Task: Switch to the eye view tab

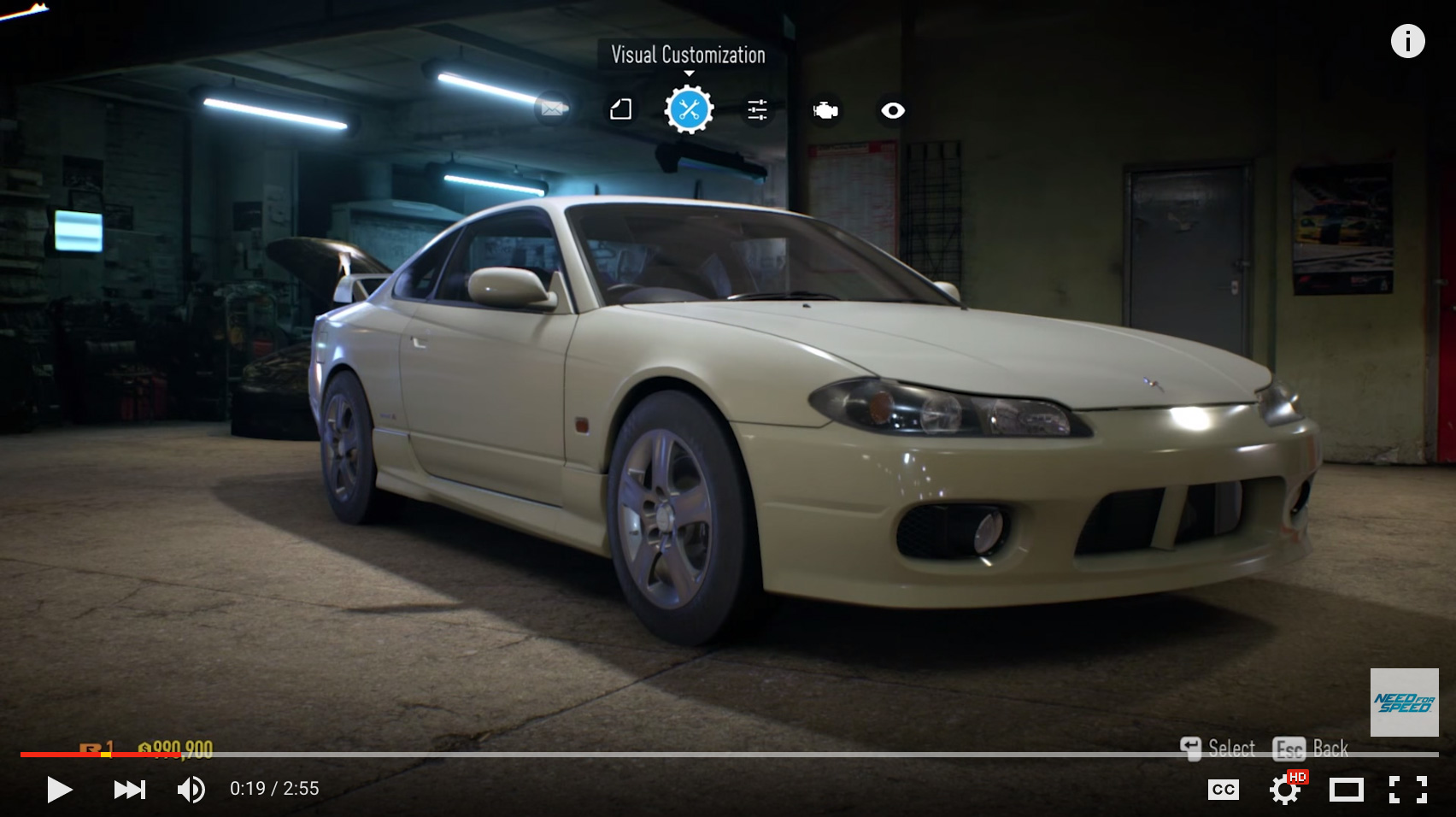Action: (x=893, y=110)
